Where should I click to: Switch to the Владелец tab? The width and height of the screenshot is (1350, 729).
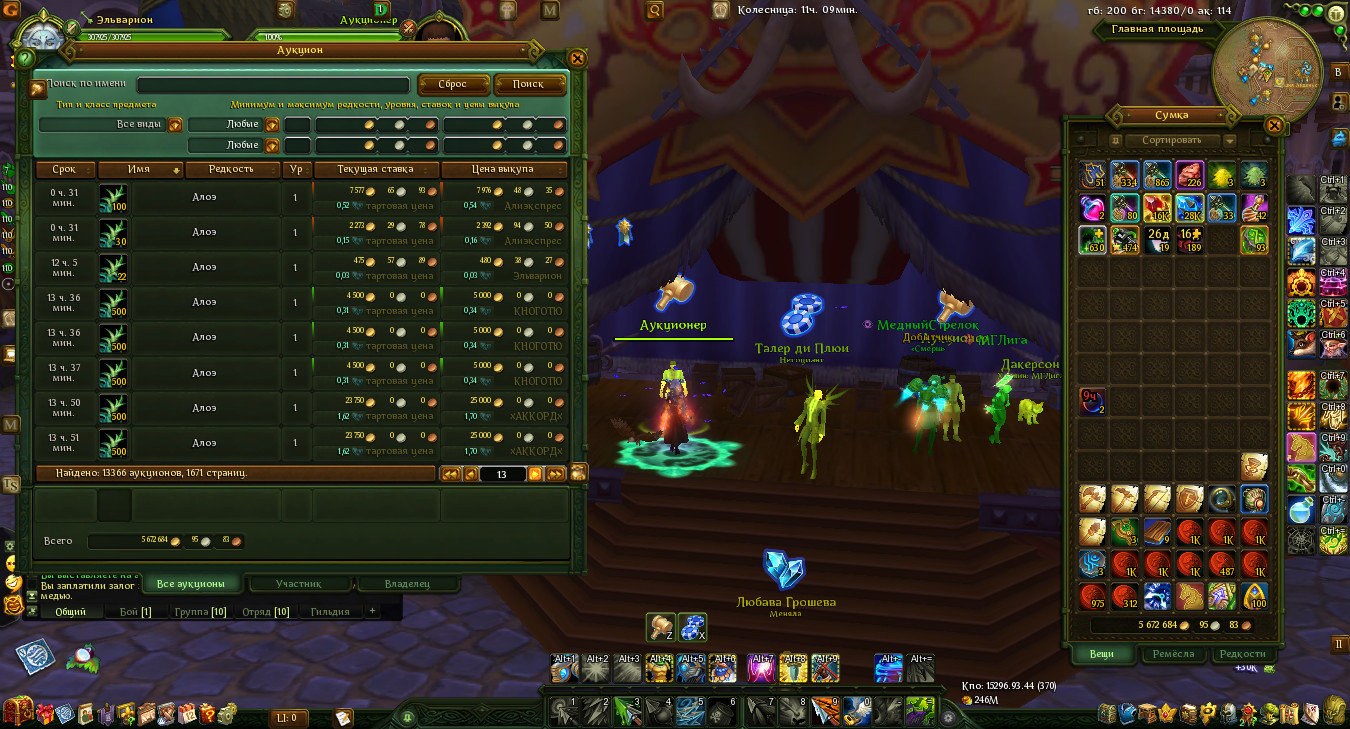[x=407, y=584]
